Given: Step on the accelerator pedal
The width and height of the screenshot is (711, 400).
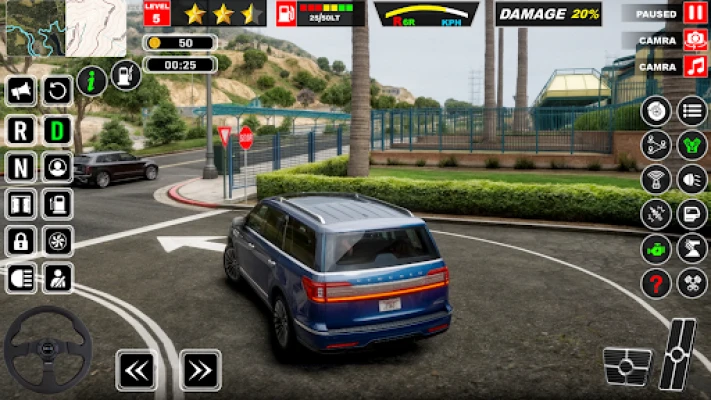Looking at the screenshot, I should coord(680,354).
